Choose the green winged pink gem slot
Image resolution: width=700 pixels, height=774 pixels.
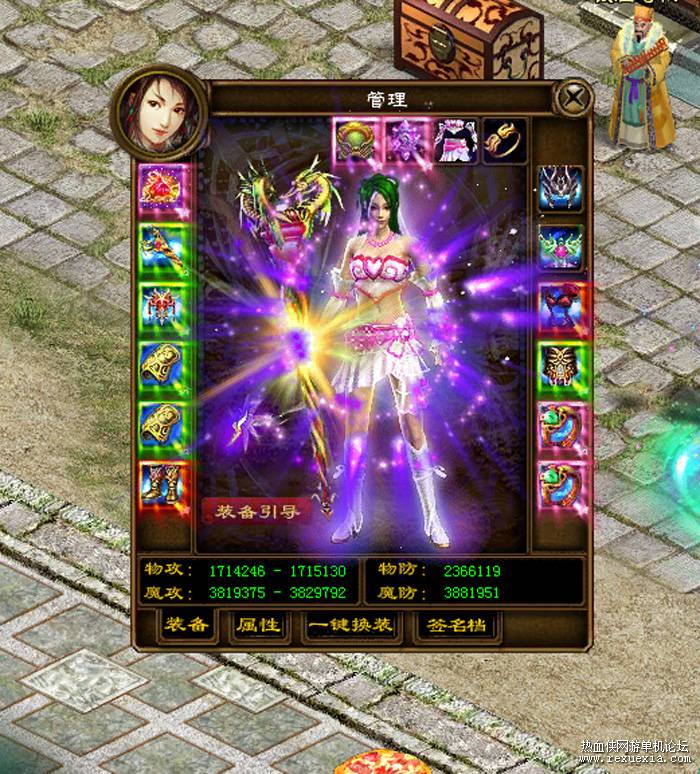[560, 247]
